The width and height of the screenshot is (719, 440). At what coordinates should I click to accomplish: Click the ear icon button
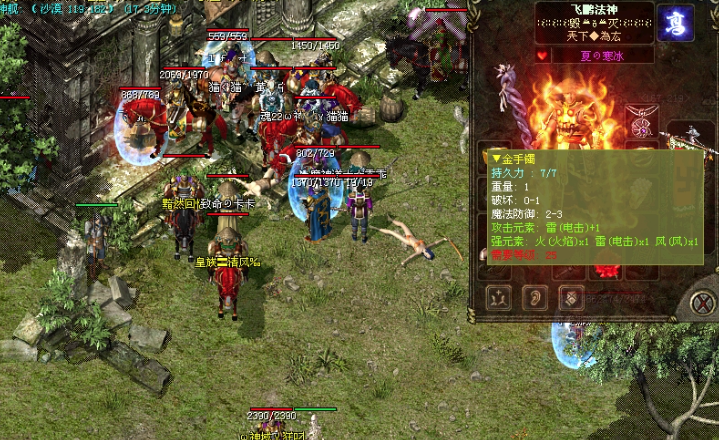coord(536,297)
